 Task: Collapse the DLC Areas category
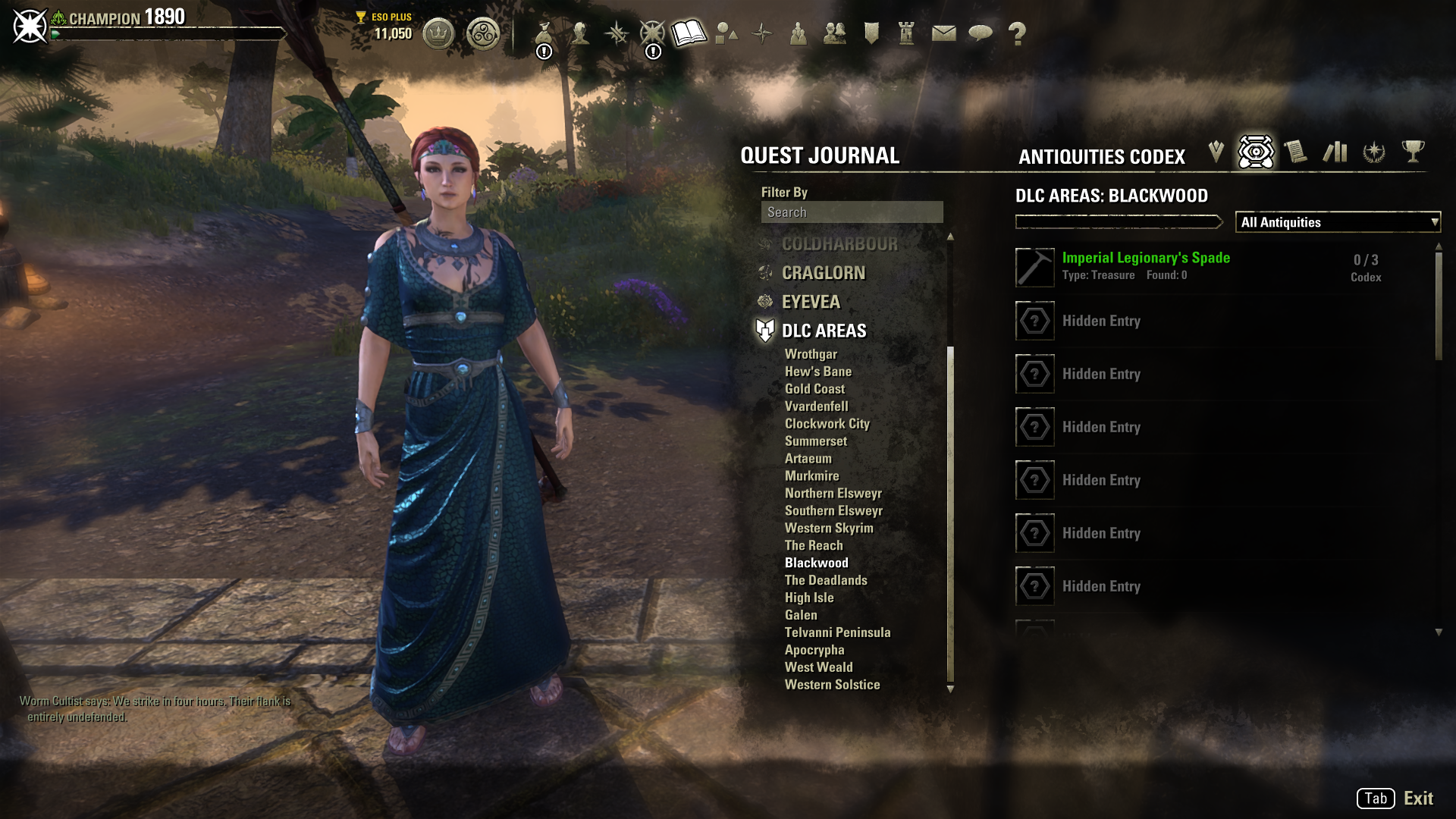(x=824, y=331)
